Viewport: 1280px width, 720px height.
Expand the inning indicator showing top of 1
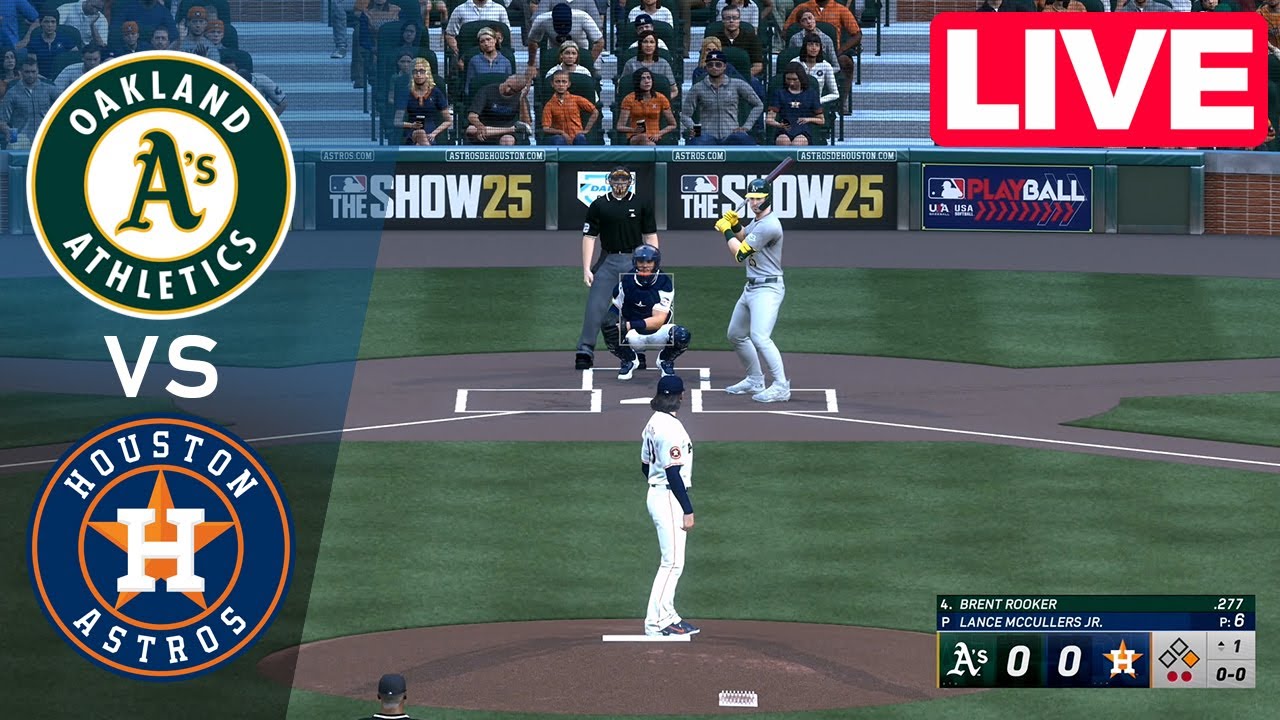point(1229,646)
